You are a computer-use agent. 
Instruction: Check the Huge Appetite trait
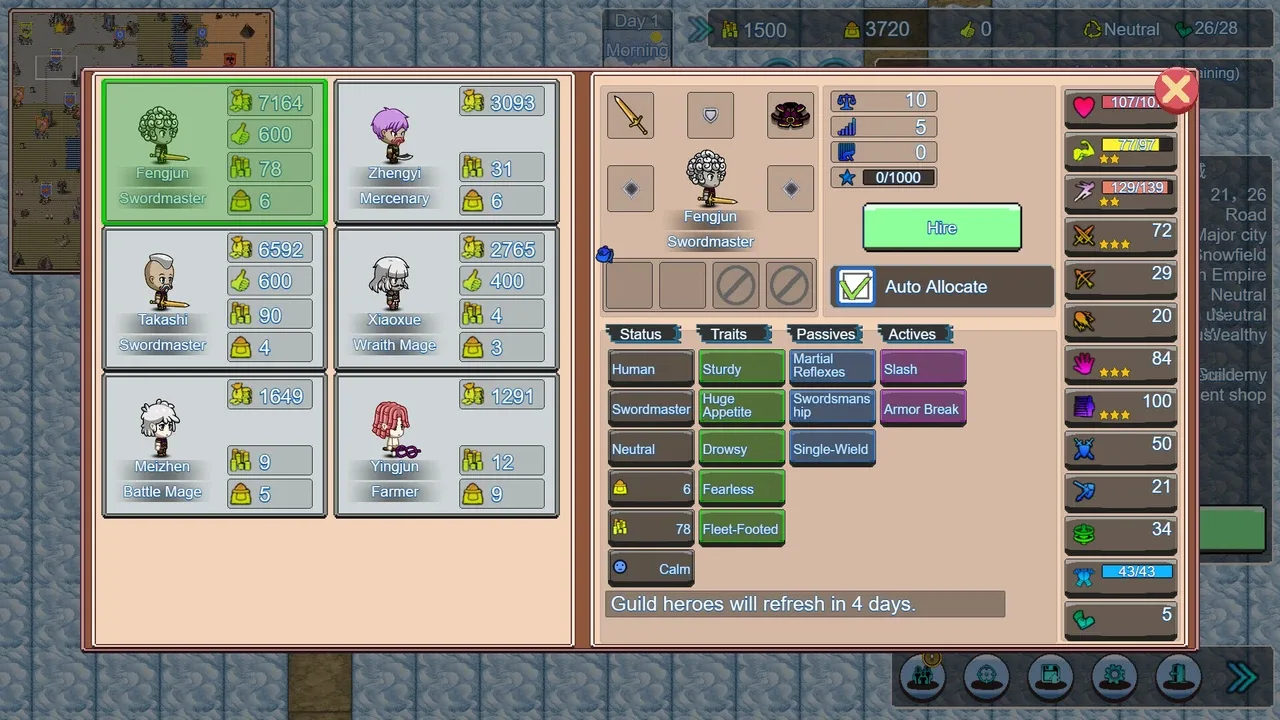[x=741, y=406]
